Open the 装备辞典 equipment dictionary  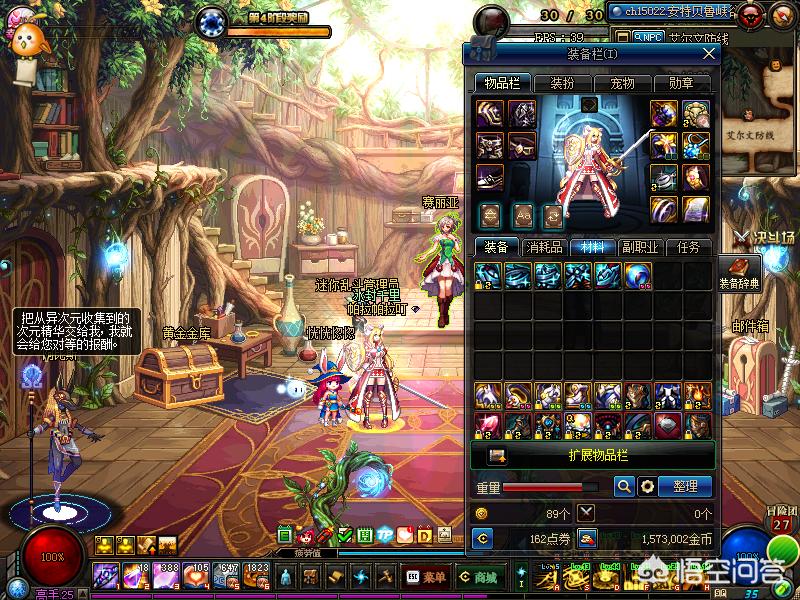(740, 273)
